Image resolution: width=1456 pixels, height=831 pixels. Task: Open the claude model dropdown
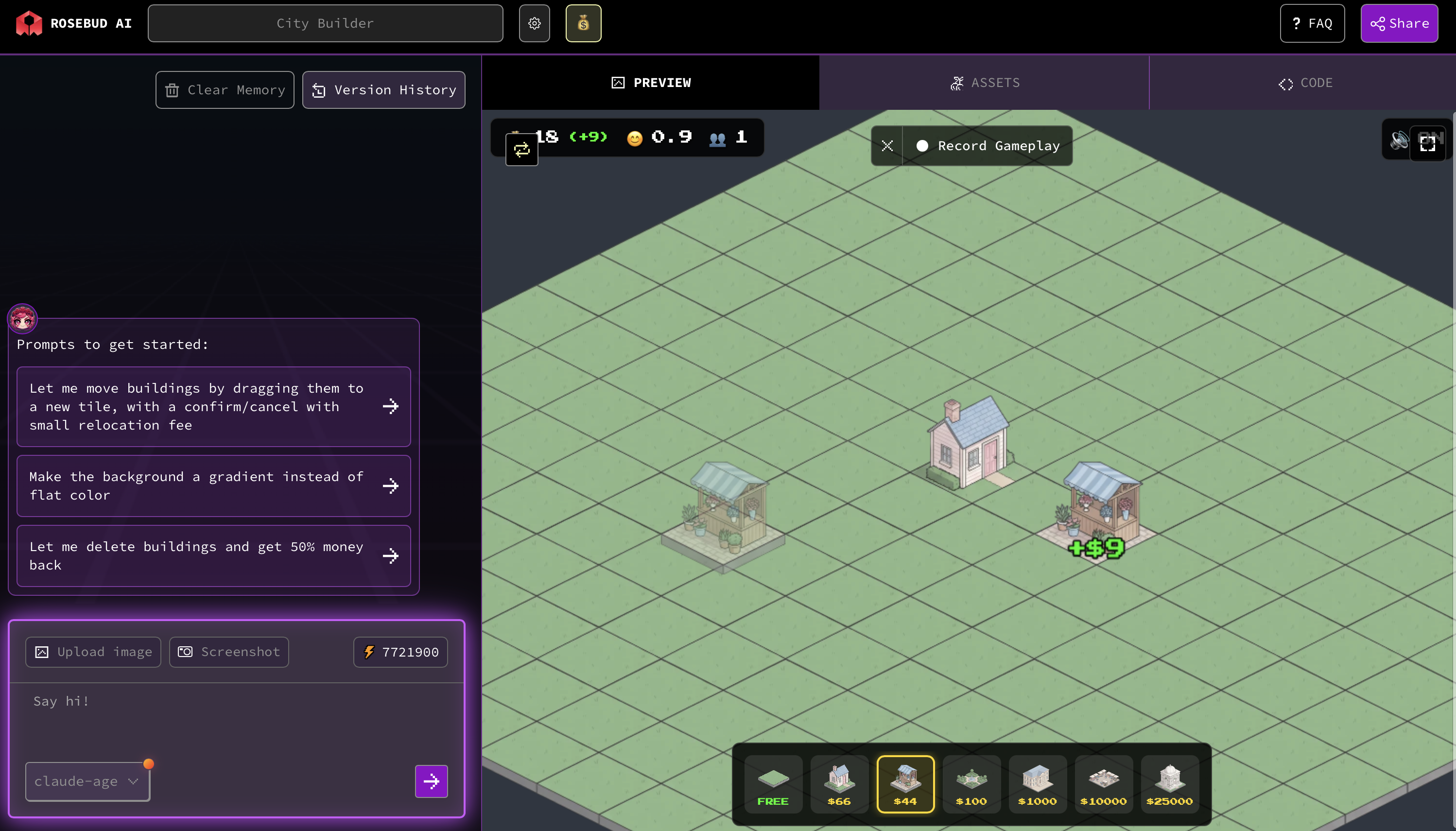87,781
